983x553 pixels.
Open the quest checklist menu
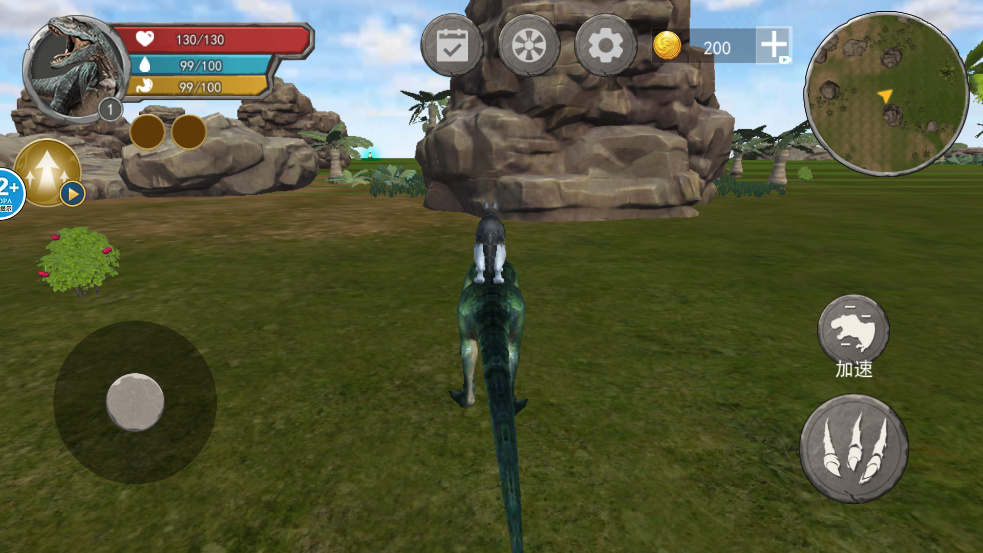452,45
